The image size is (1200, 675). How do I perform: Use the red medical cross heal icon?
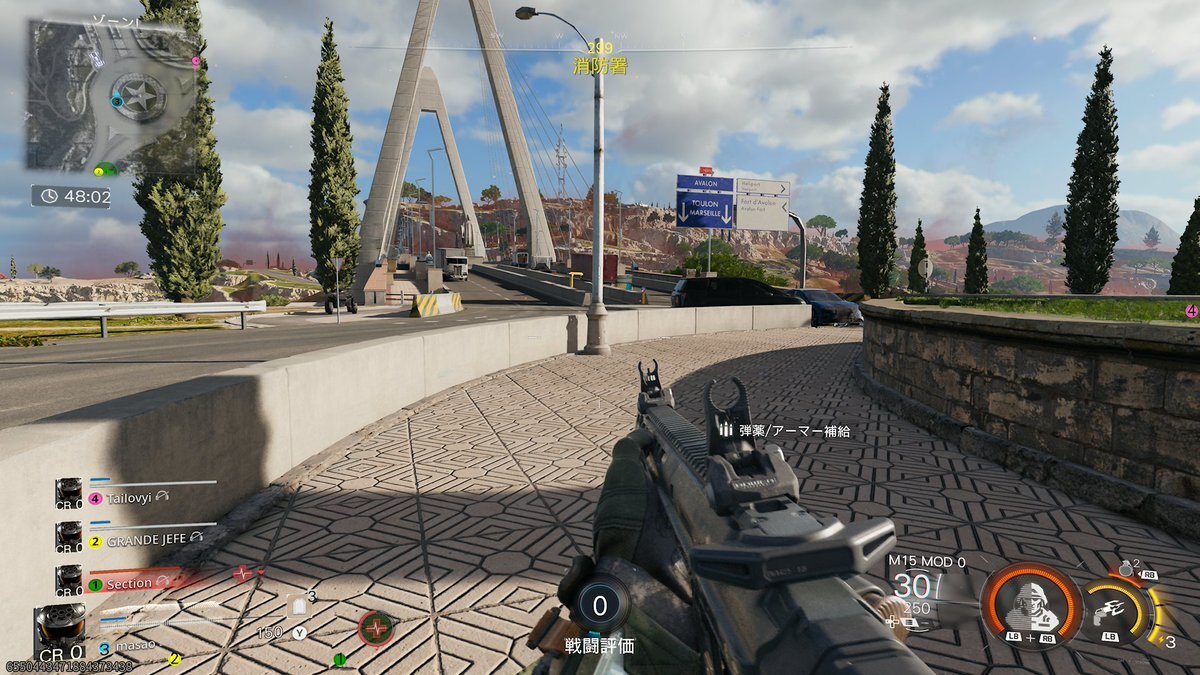pos(376,628)
